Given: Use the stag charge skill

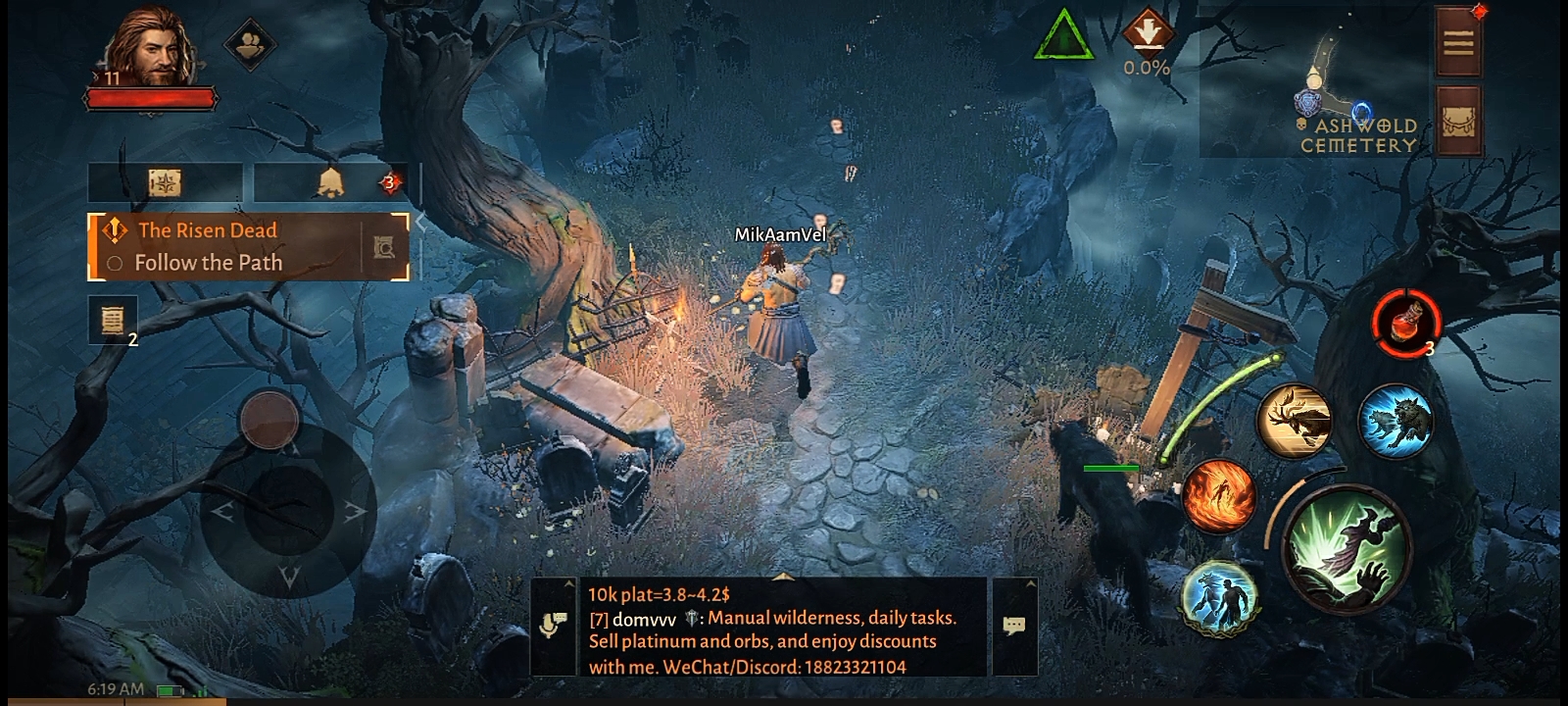Looking at the screenshot, I should tap(1294, 420).
